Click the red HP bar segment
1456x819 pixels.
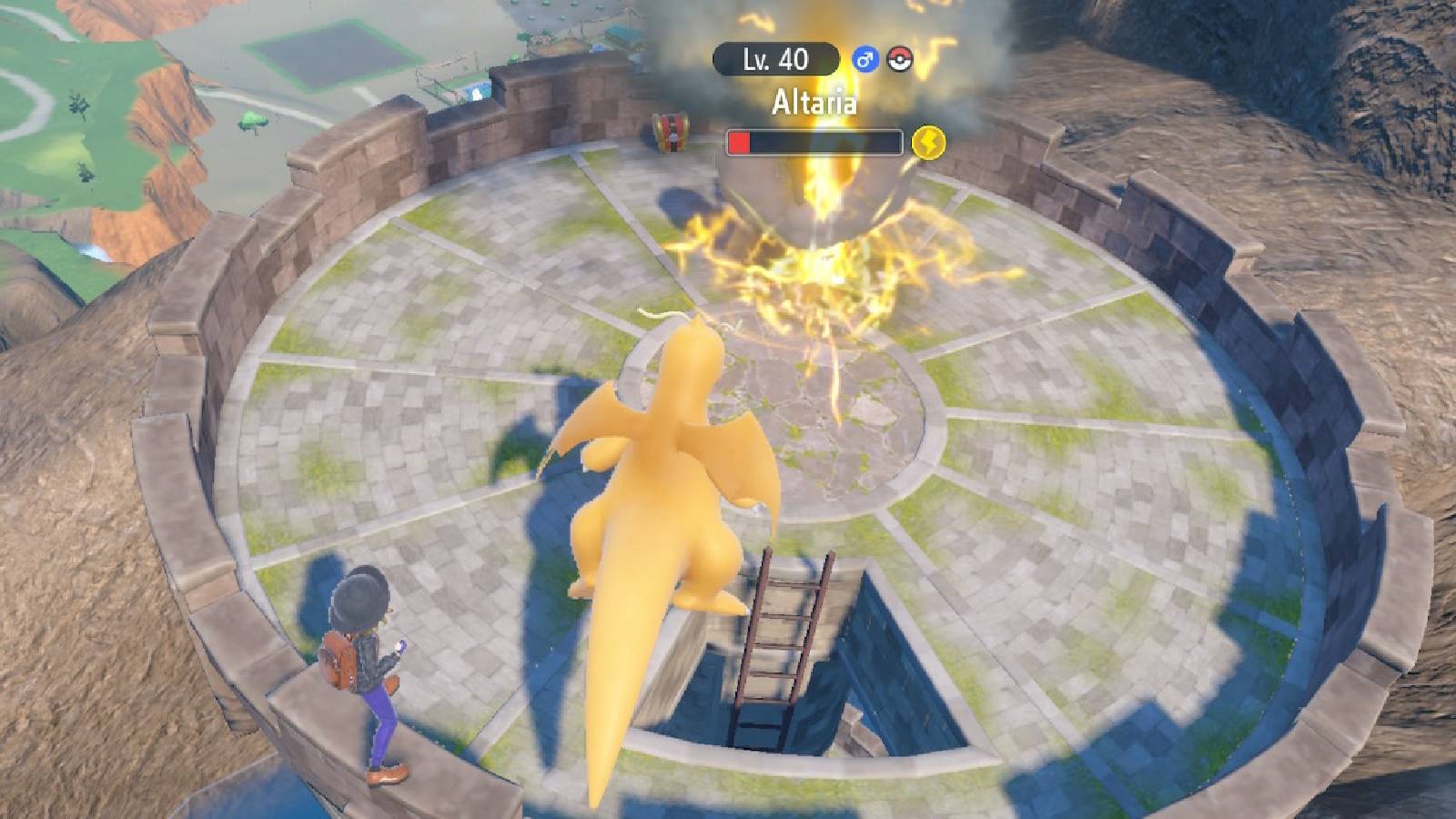738,141
